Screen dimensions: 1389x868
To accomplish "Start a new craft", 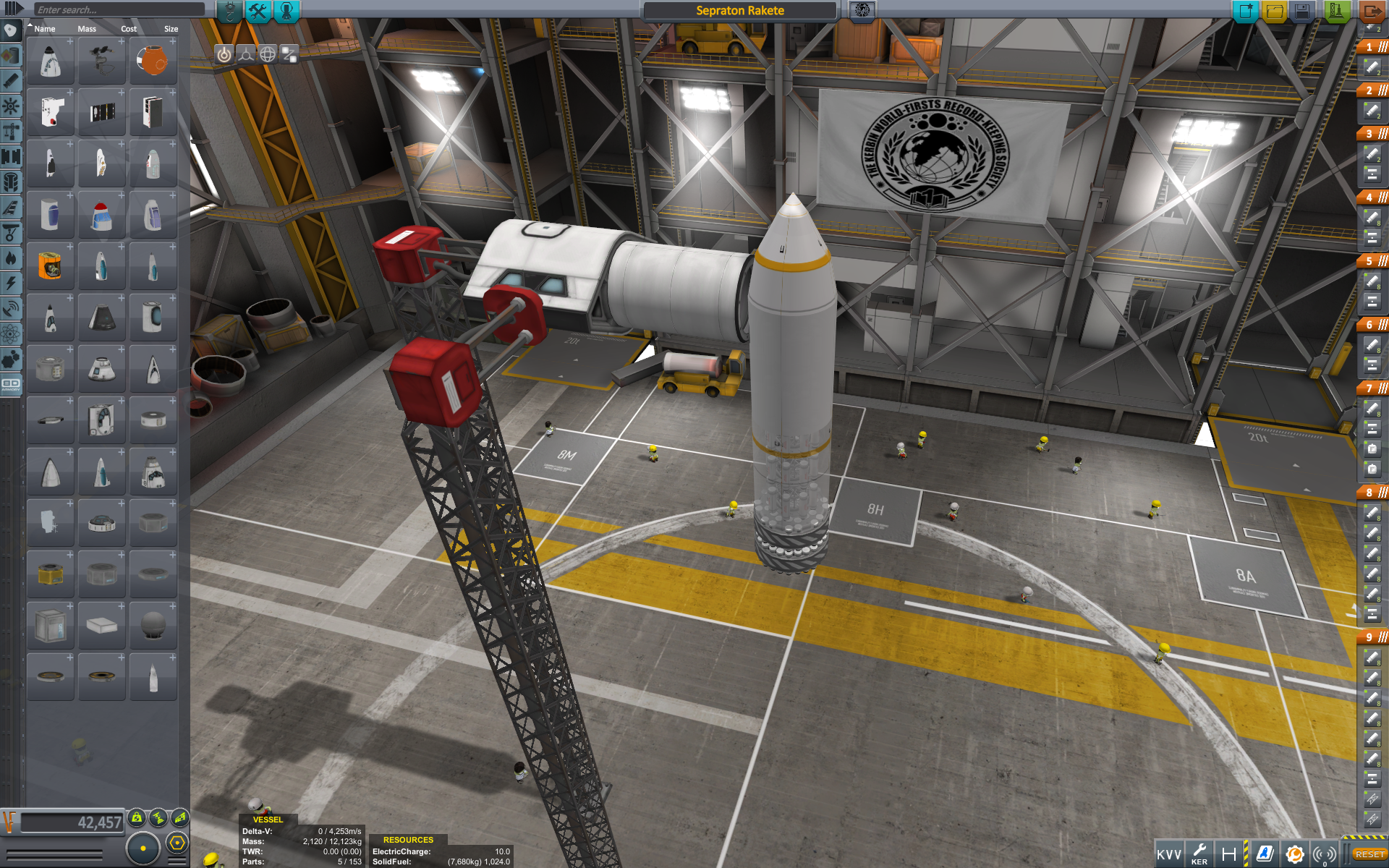I will point(1245,11).
